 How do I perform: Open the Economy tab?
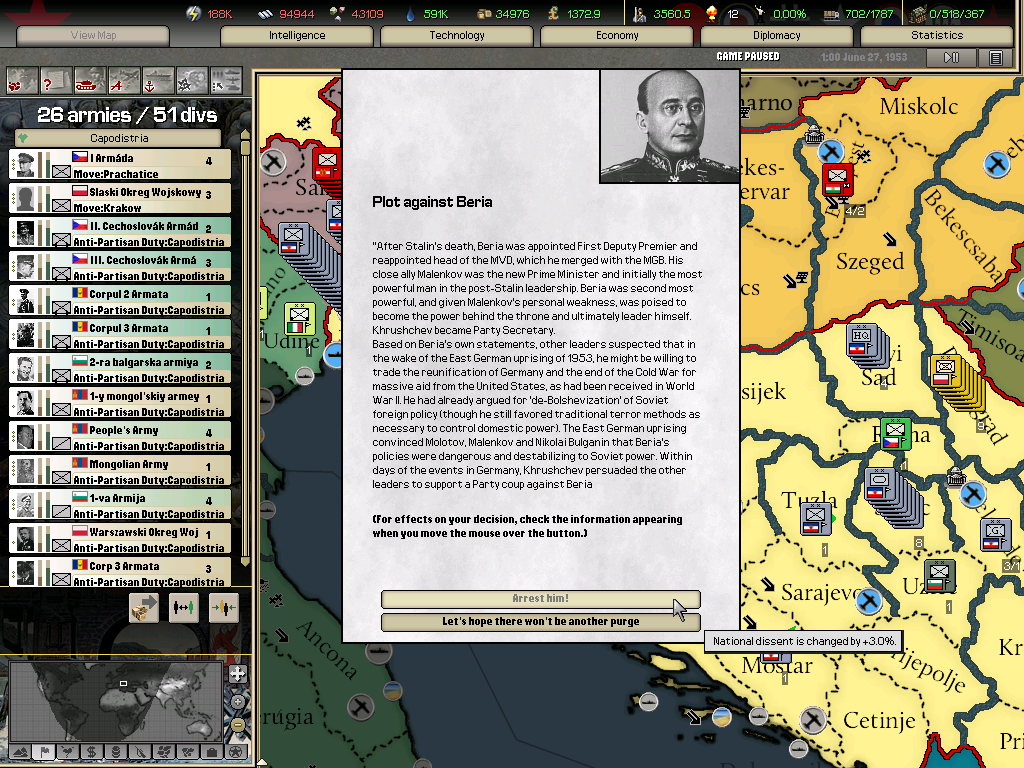click(617, 36)
